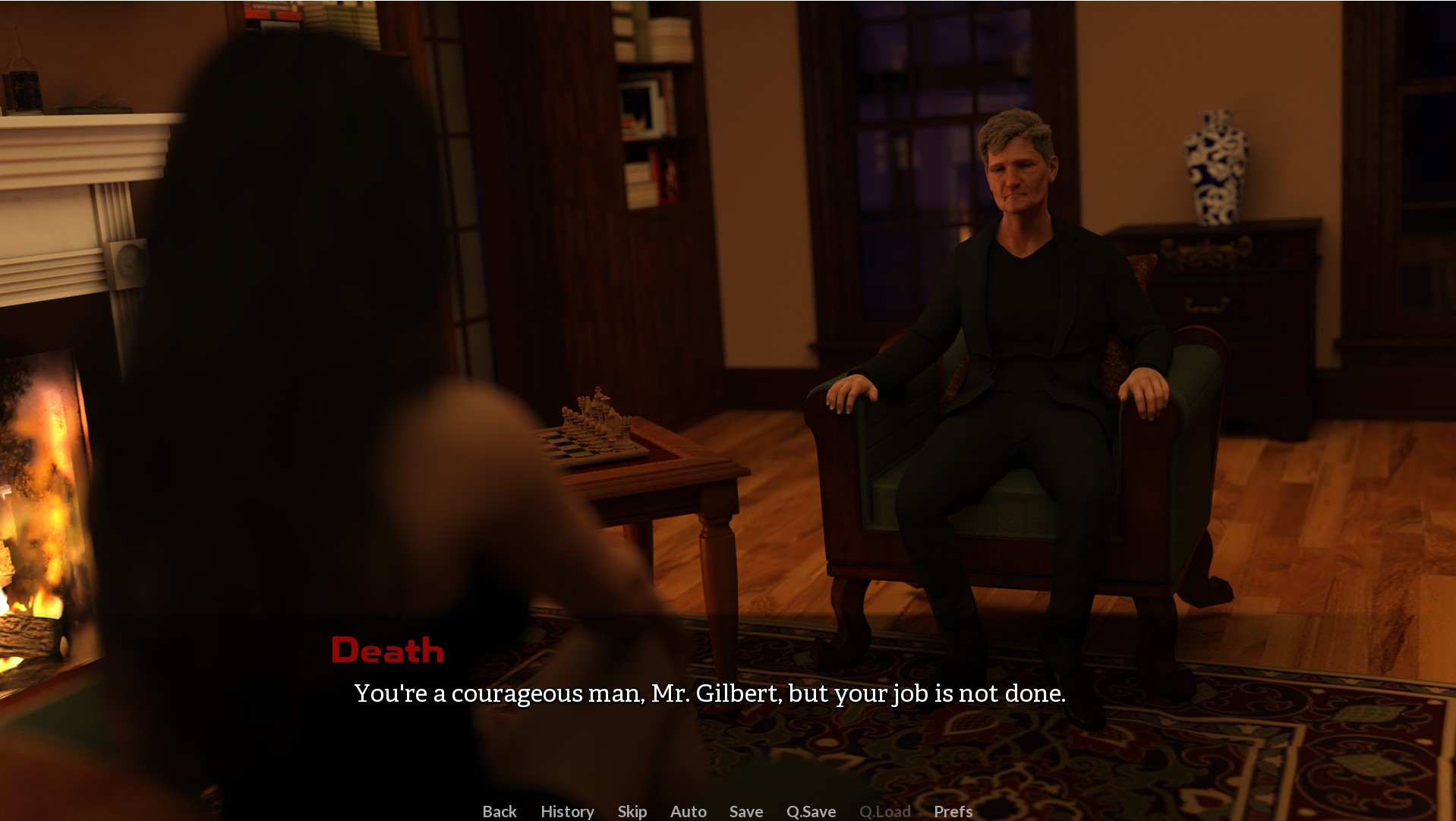
Task: Open the Save menu
Action: point(745,811)
